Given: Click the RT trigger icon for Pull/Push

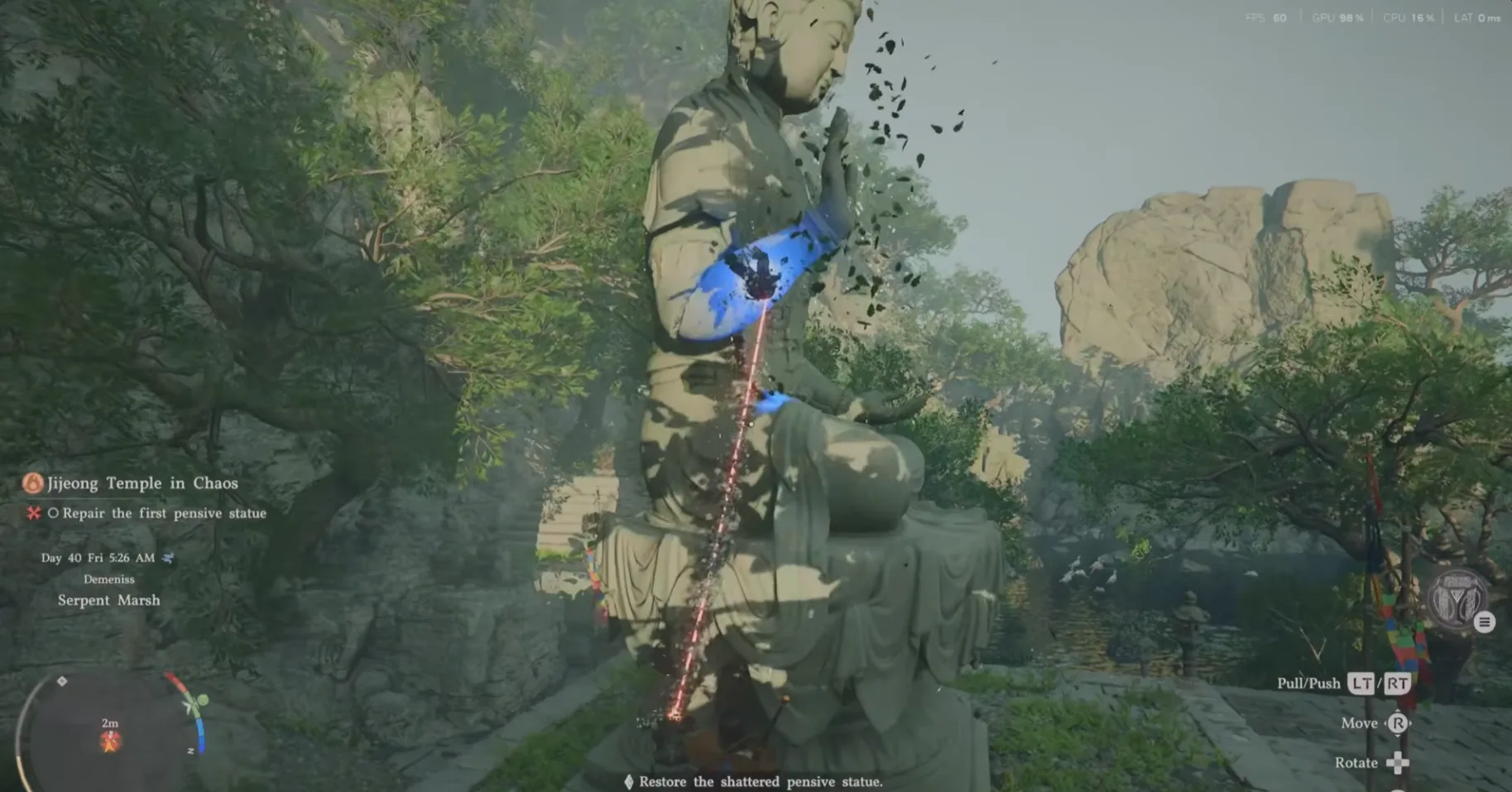Looking at the screenshot, I should (1398, 684).
